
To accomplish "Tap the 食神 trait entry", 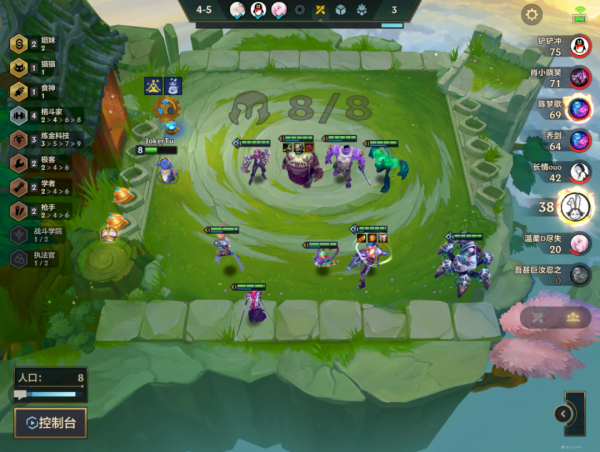I will [x=40, y=91].
